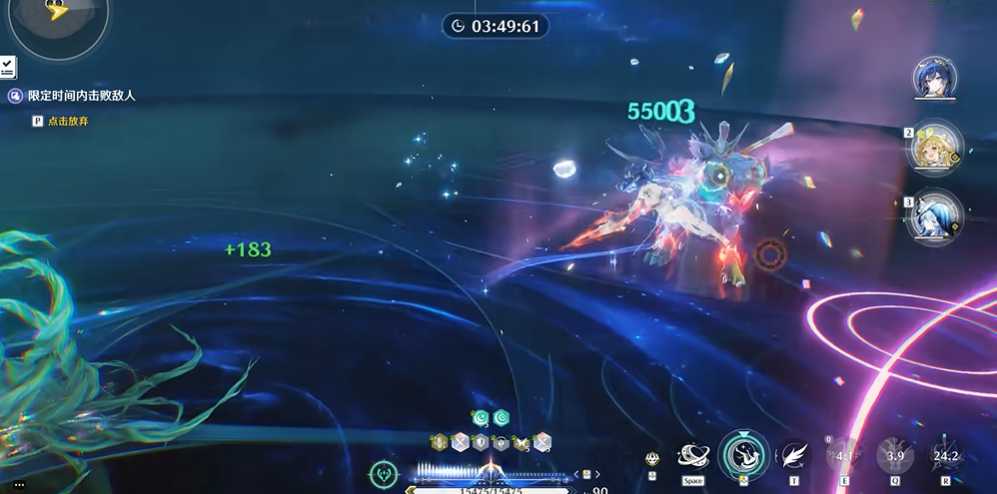
Task: Activate the resonance liberation showing 24.2 cooldown
Action: pos(945,456)
